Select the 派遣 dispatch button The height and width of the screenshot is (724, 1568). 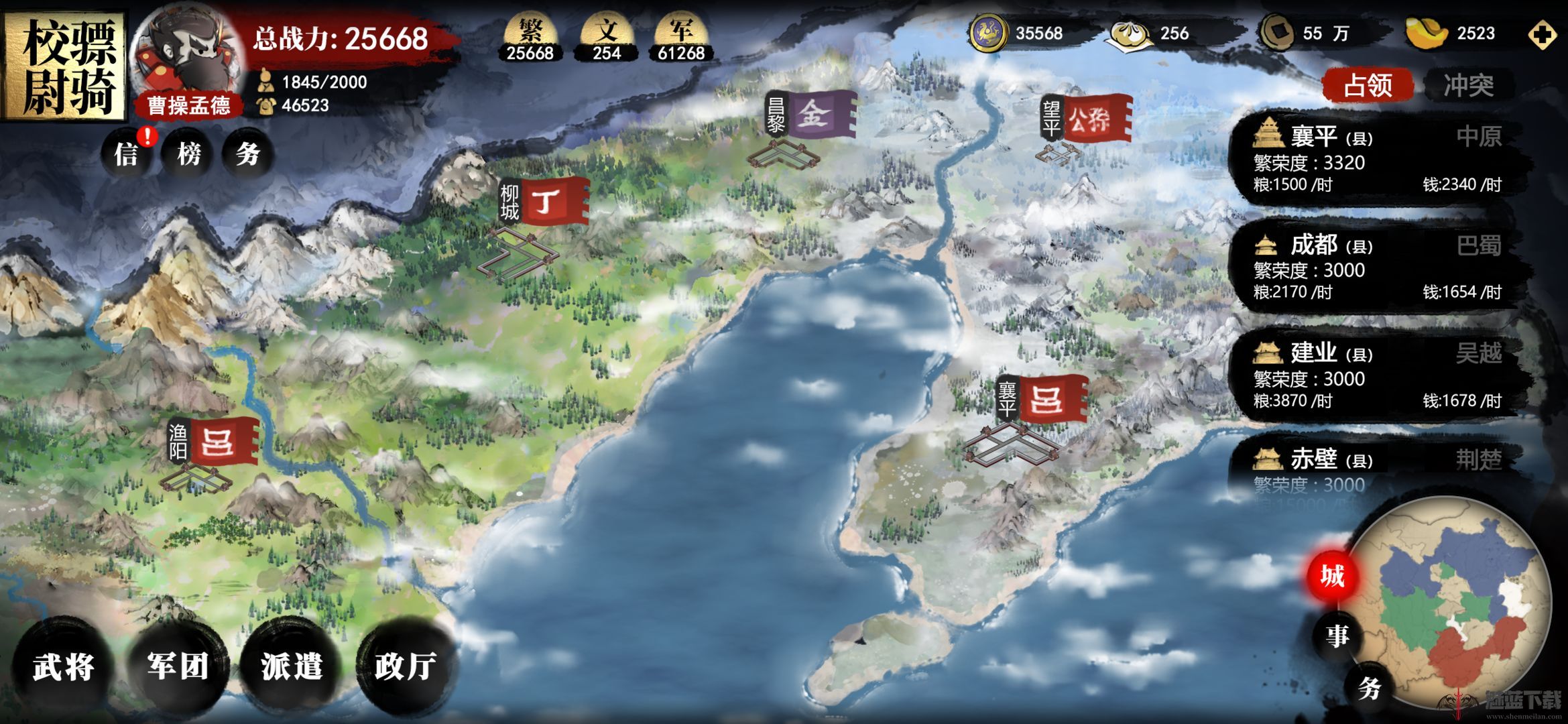pos(292,666)
